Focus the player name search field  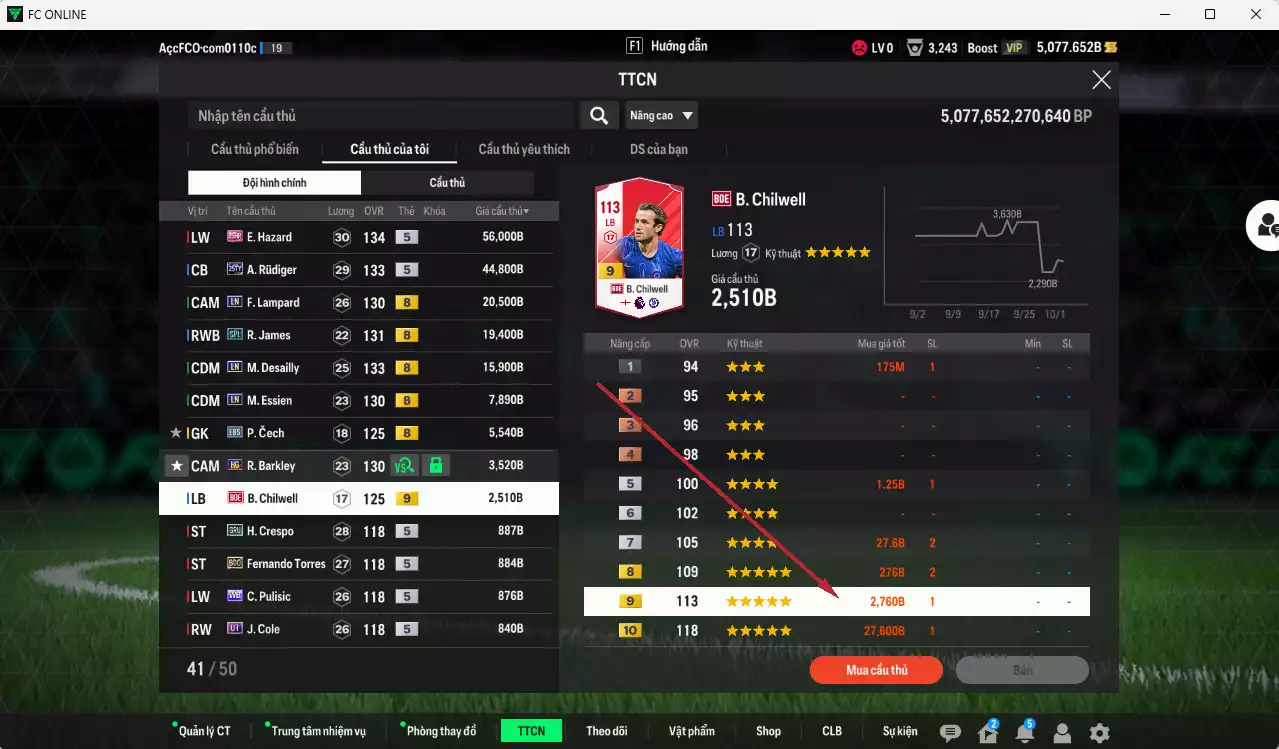[x=380, y=116]
